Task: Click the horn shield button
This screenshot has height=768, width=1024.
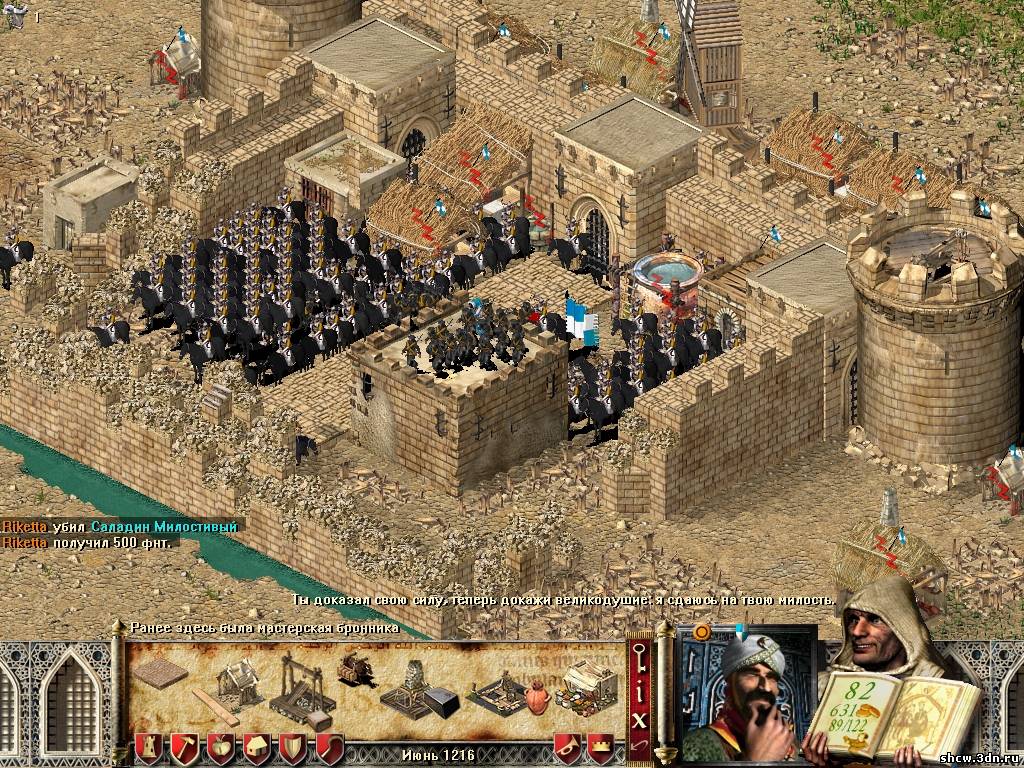Action: (x=566, y=747)
